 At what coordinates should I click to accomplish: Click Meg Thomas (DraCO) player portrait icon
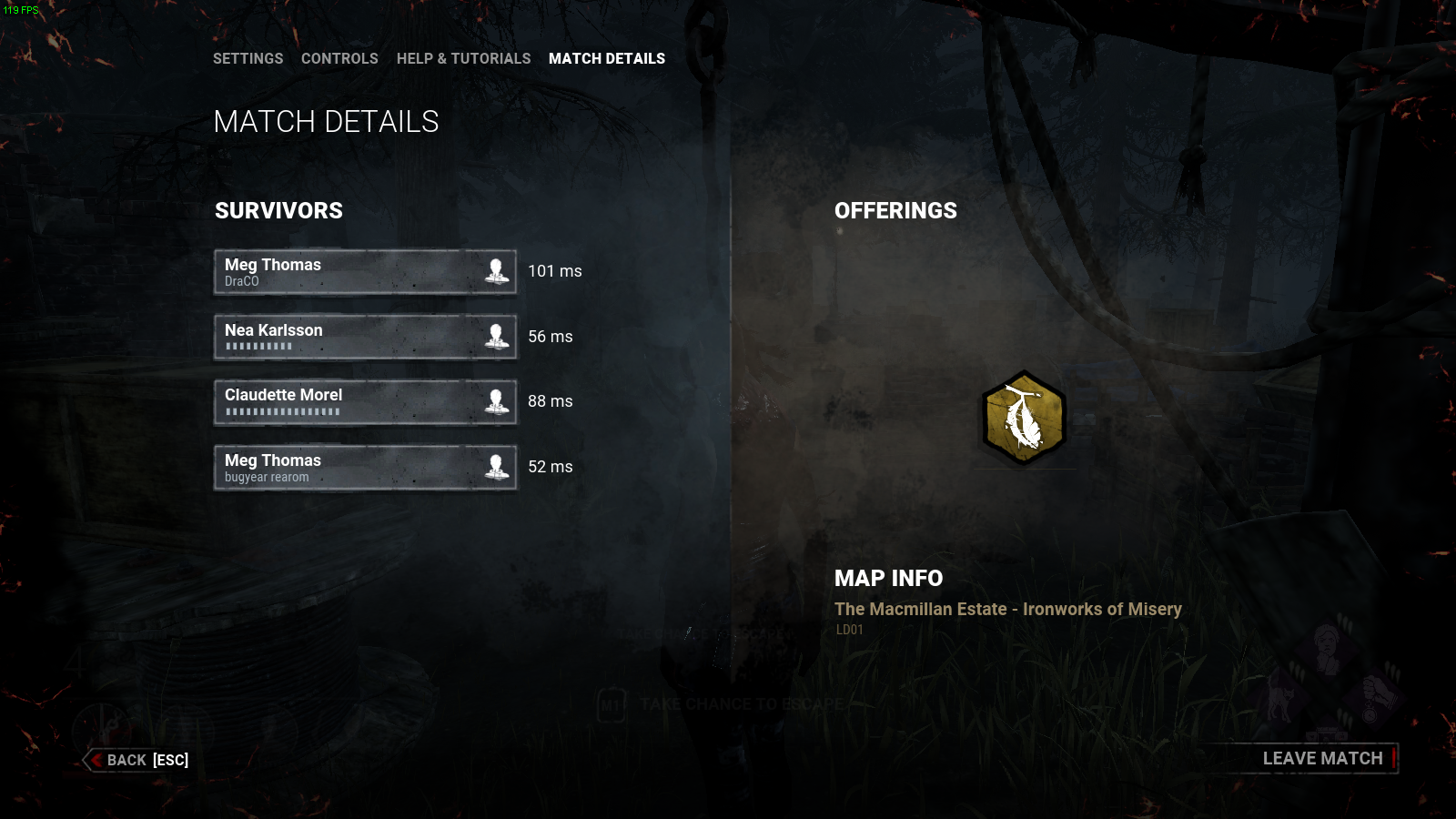(497, 271)
